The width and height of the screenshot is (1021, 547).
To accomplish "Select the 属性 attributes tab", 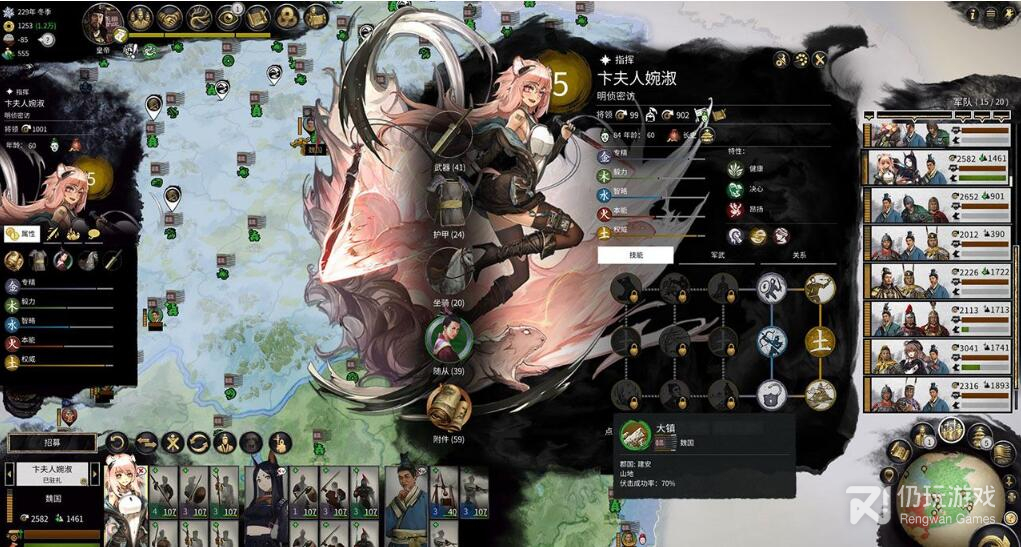I will point(21,234).
